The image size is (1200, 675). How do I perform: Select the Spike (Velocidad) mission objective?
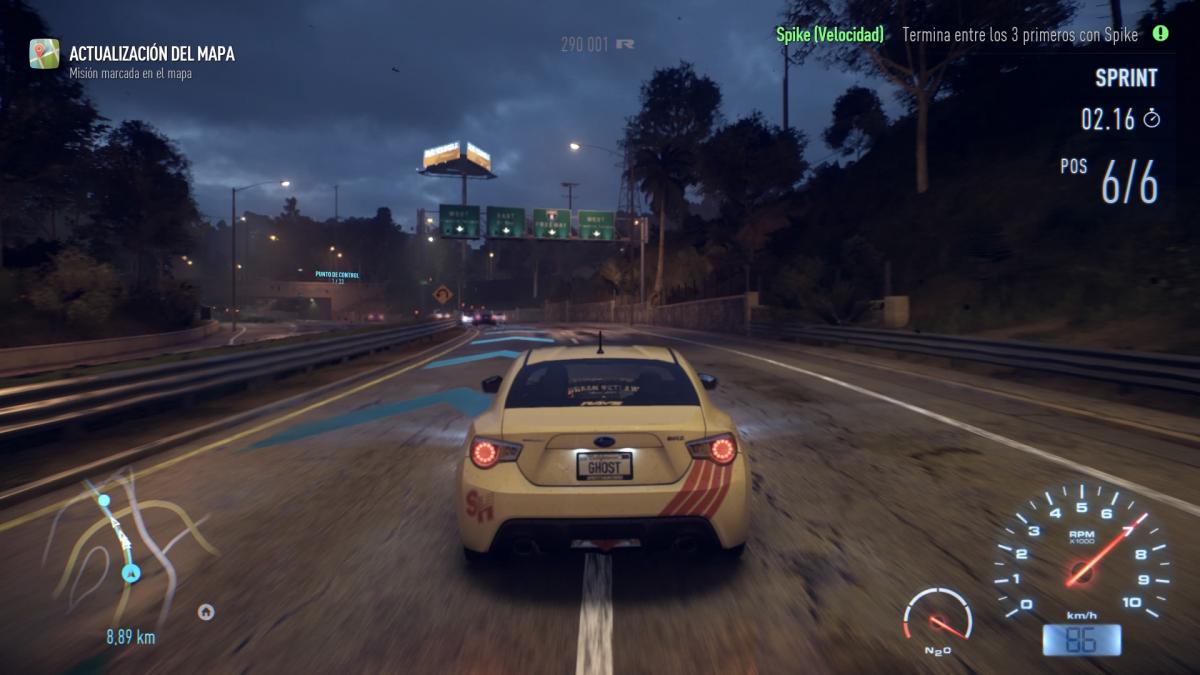tap(830, 35)
